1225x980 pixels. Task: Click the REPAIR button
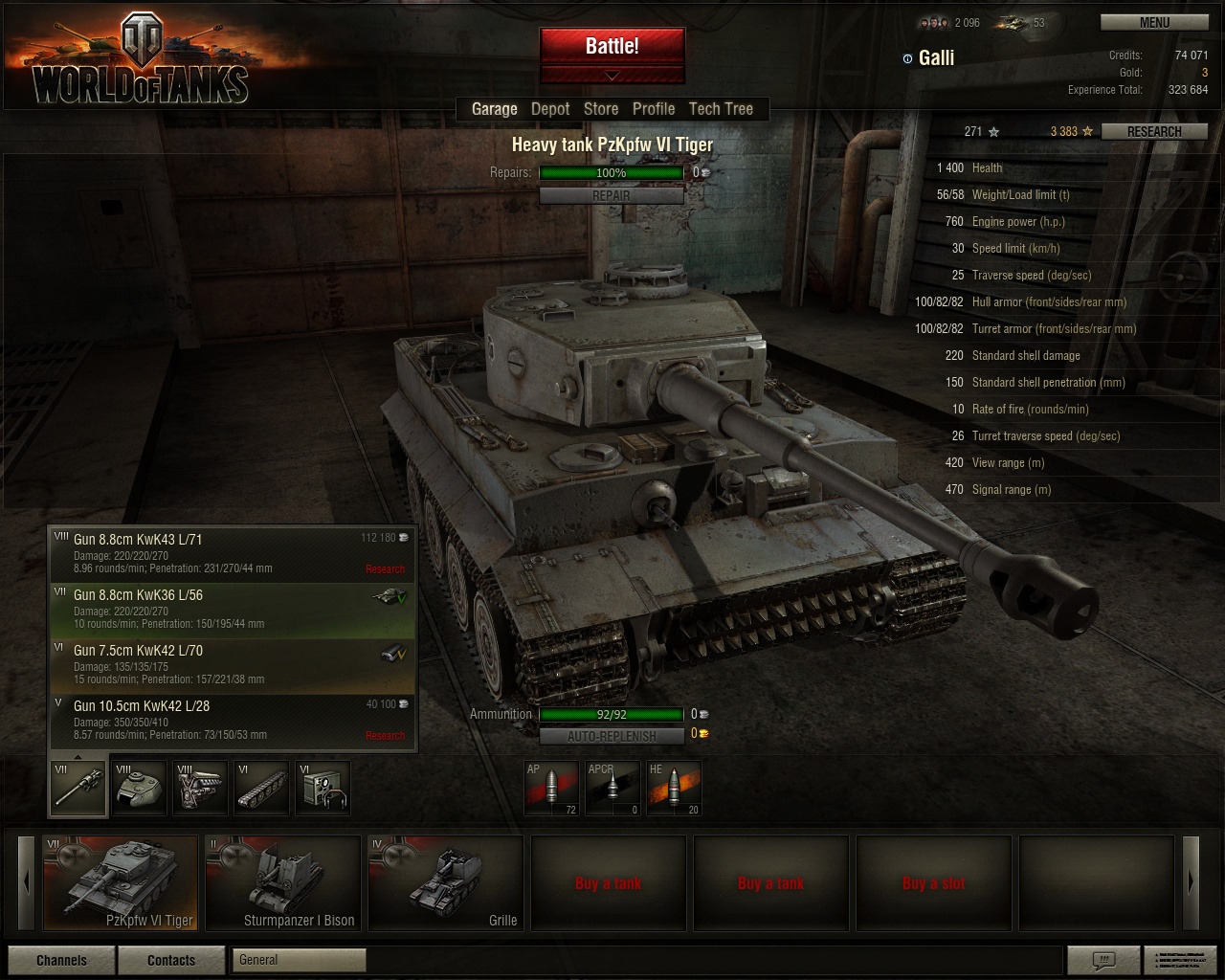point(612,195)
